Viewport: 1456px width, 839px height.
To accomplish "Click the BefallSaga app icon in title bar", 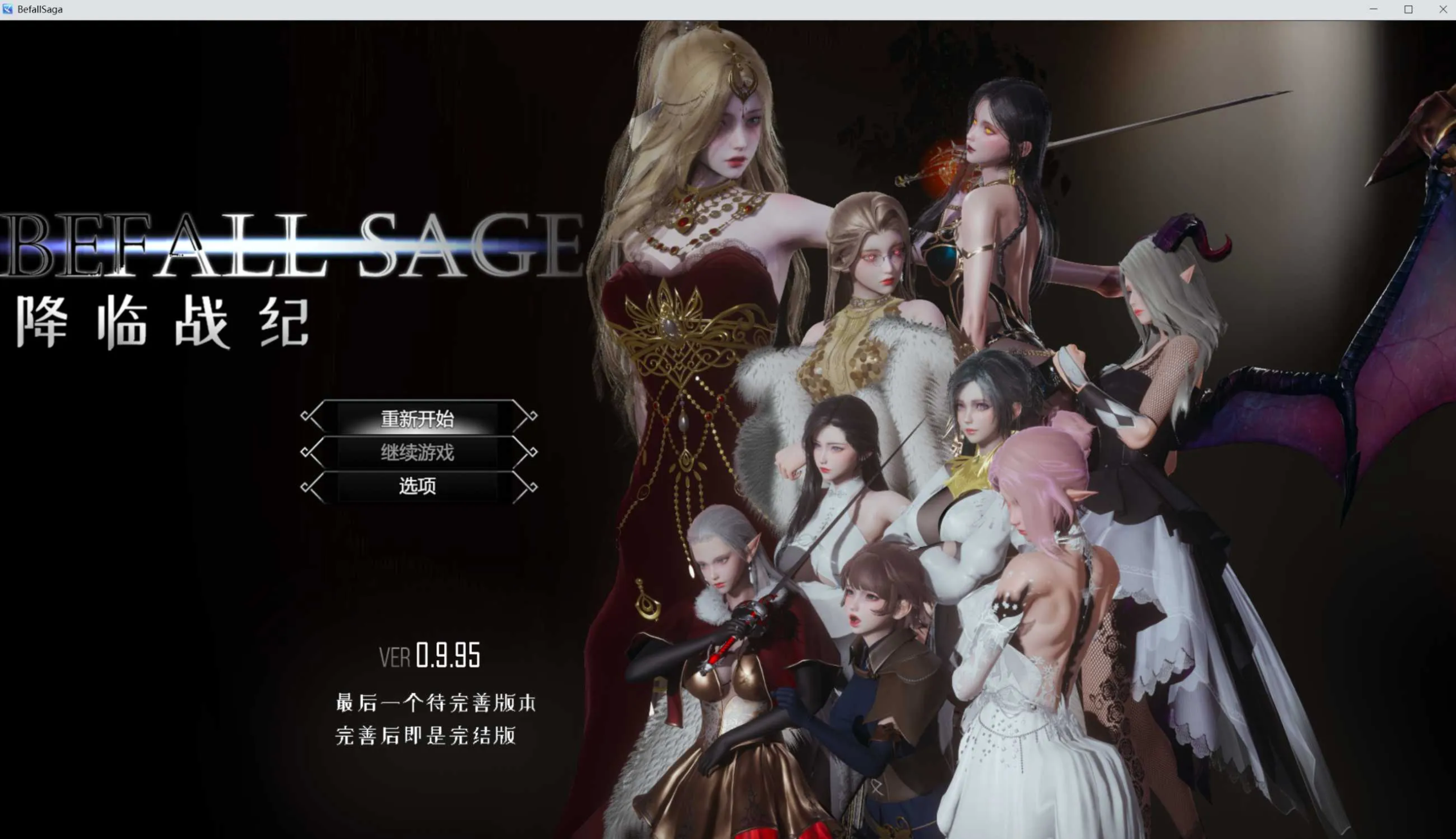I will pyautogui.click(x=7, y=9).
